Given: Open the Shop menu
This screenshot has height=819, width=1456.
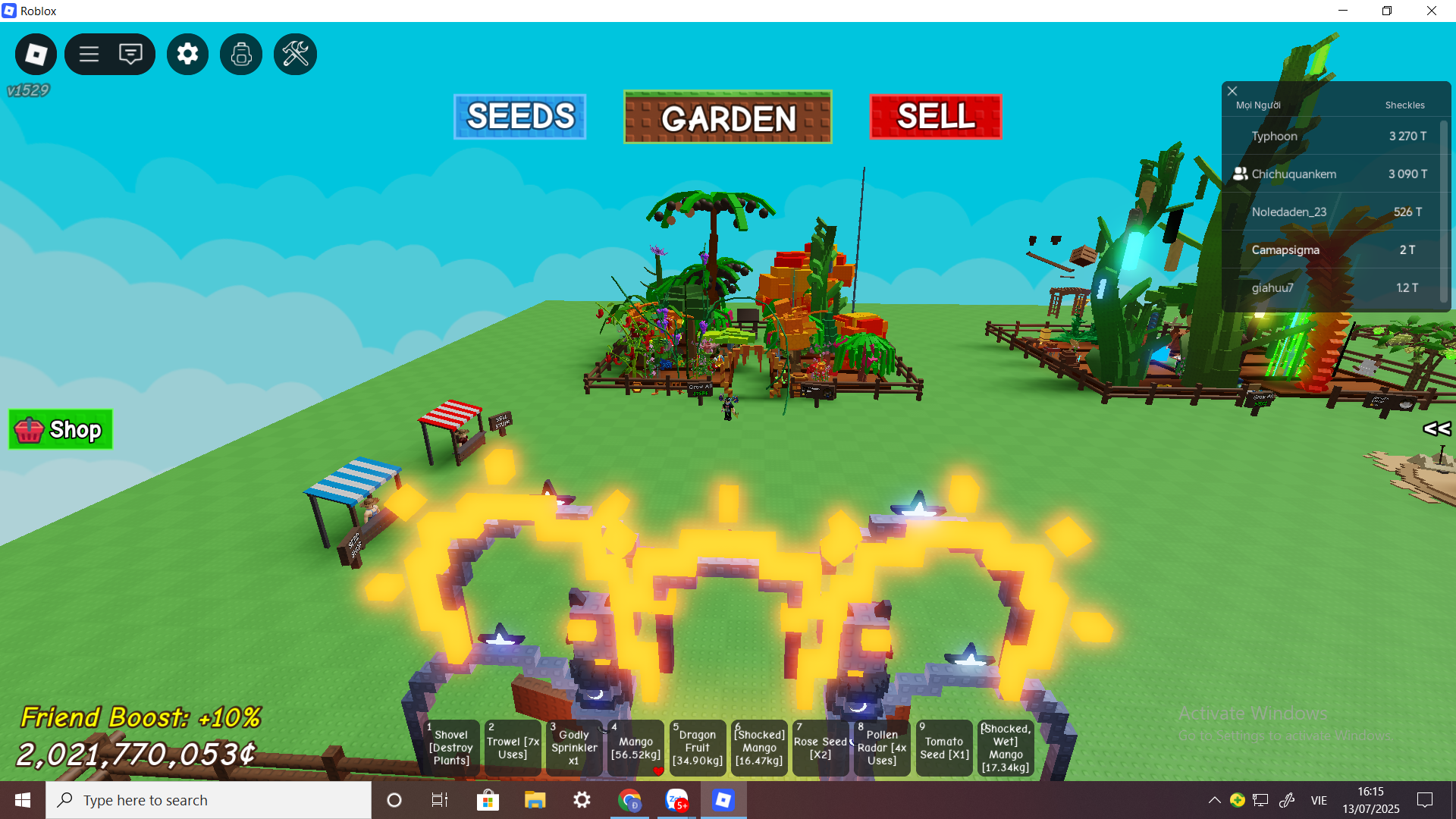Looking at the screenshot, I should click(61, 430).
